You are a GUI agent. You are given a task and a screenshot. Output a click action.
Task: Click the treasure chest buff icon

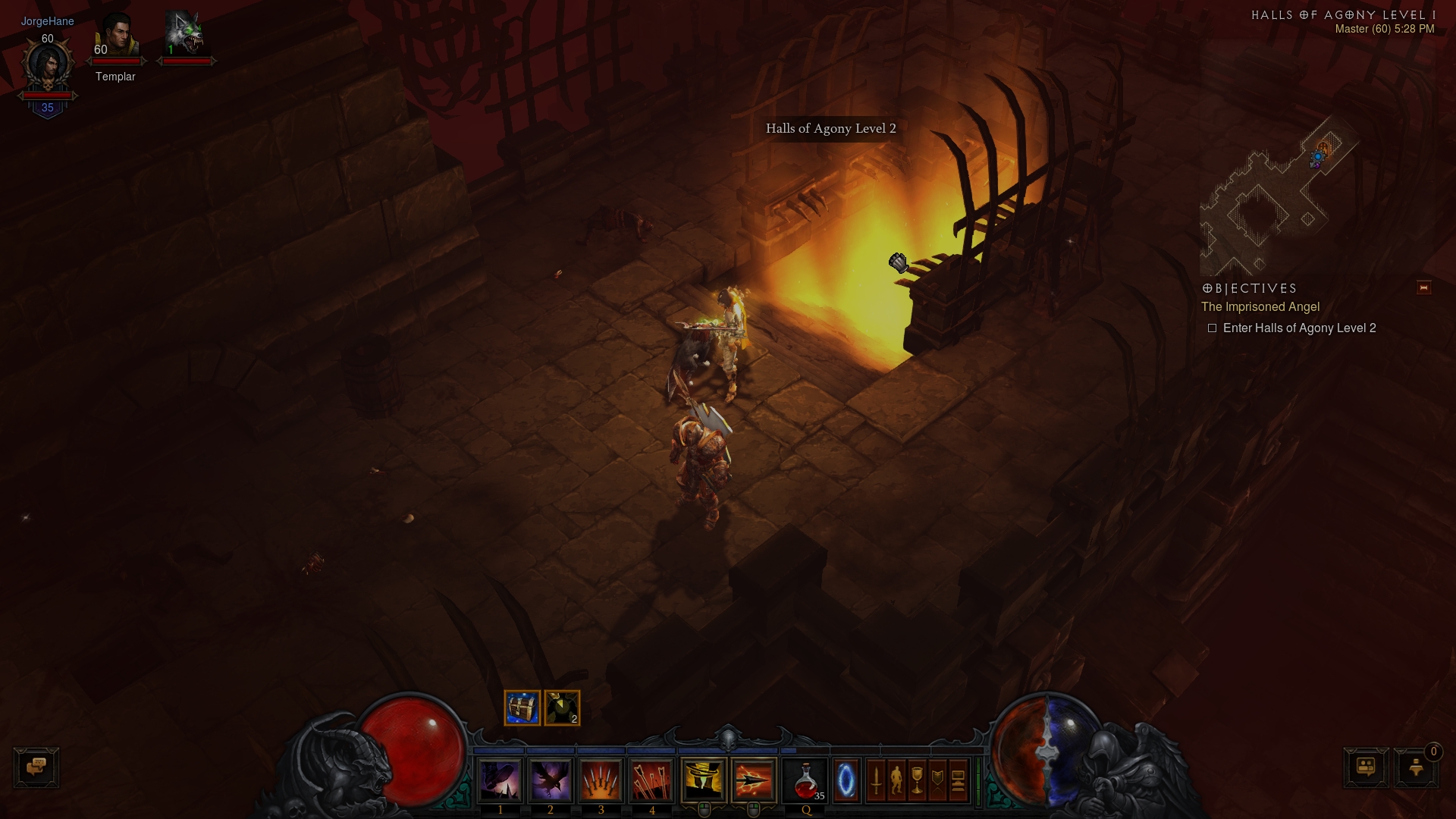[522, 708]
